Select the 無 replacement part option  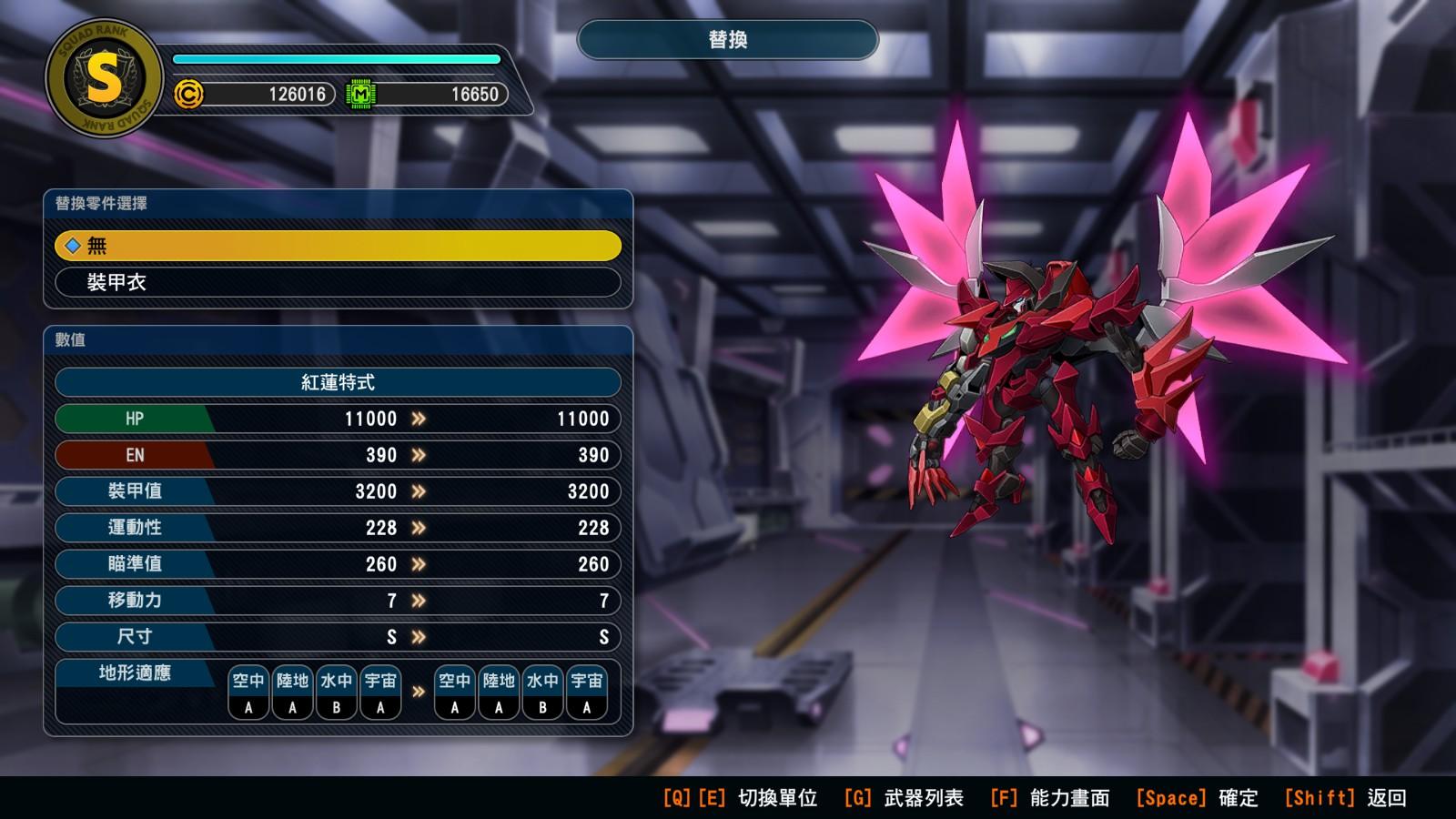click(338, 246)
